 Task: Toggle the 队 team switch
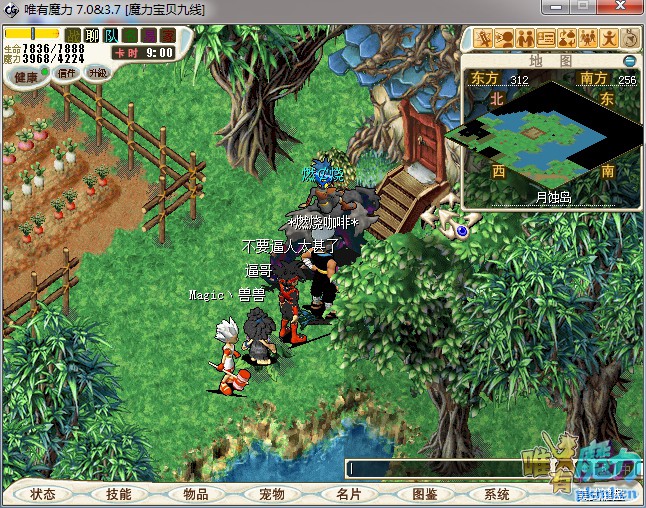pyautogui.click(x=110, y=36)
